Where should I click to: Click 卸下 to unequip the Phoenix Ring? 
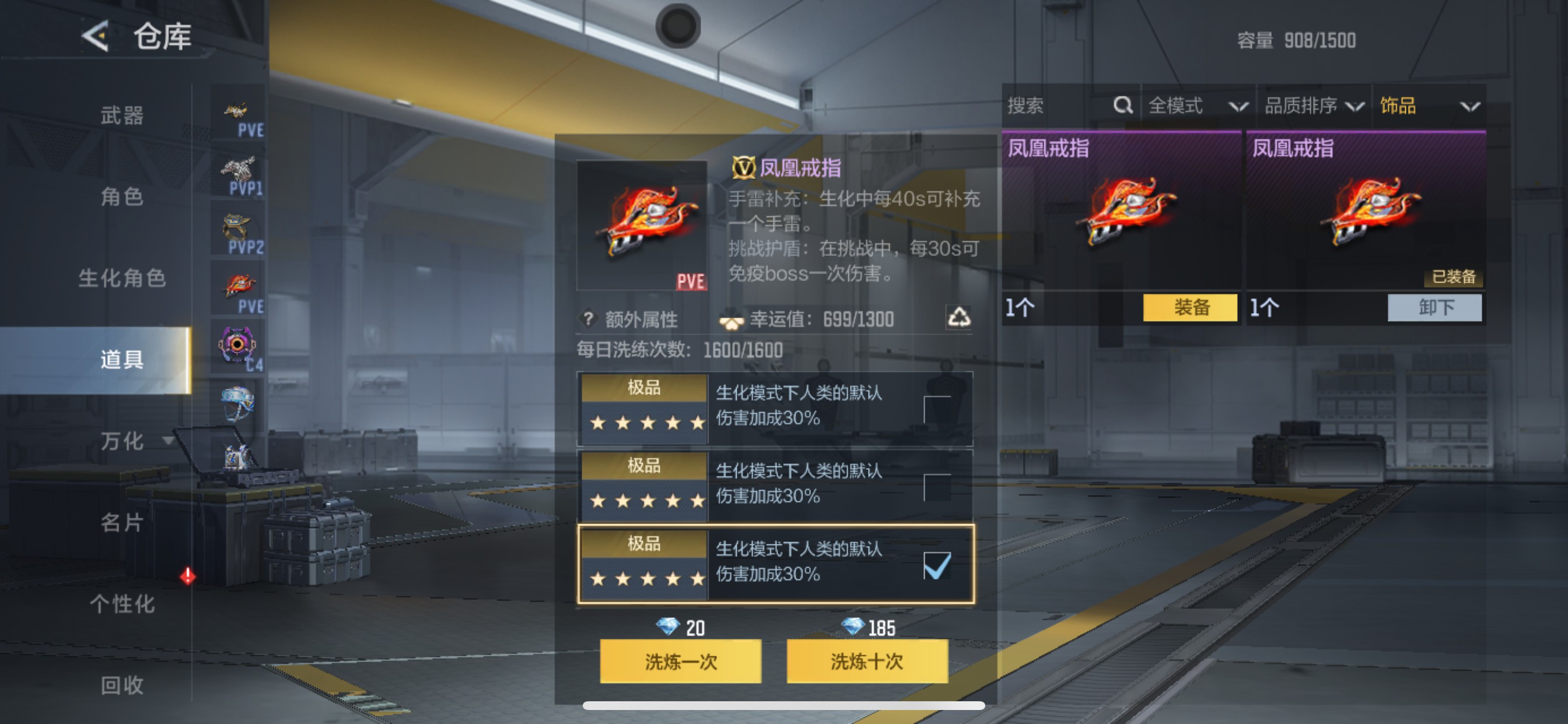(1434, 307)
